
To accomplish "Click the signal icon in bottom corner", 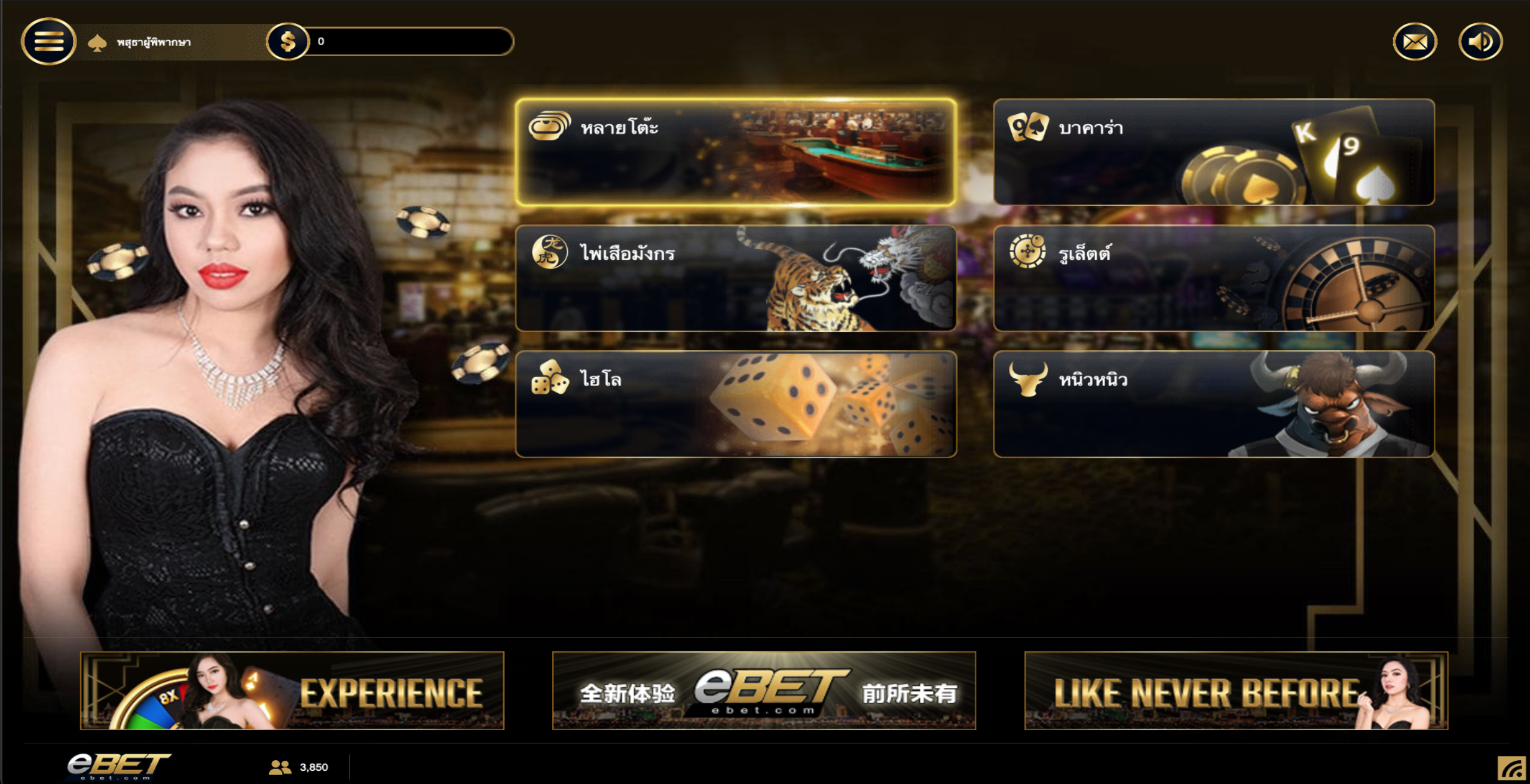I will 1512,768.
